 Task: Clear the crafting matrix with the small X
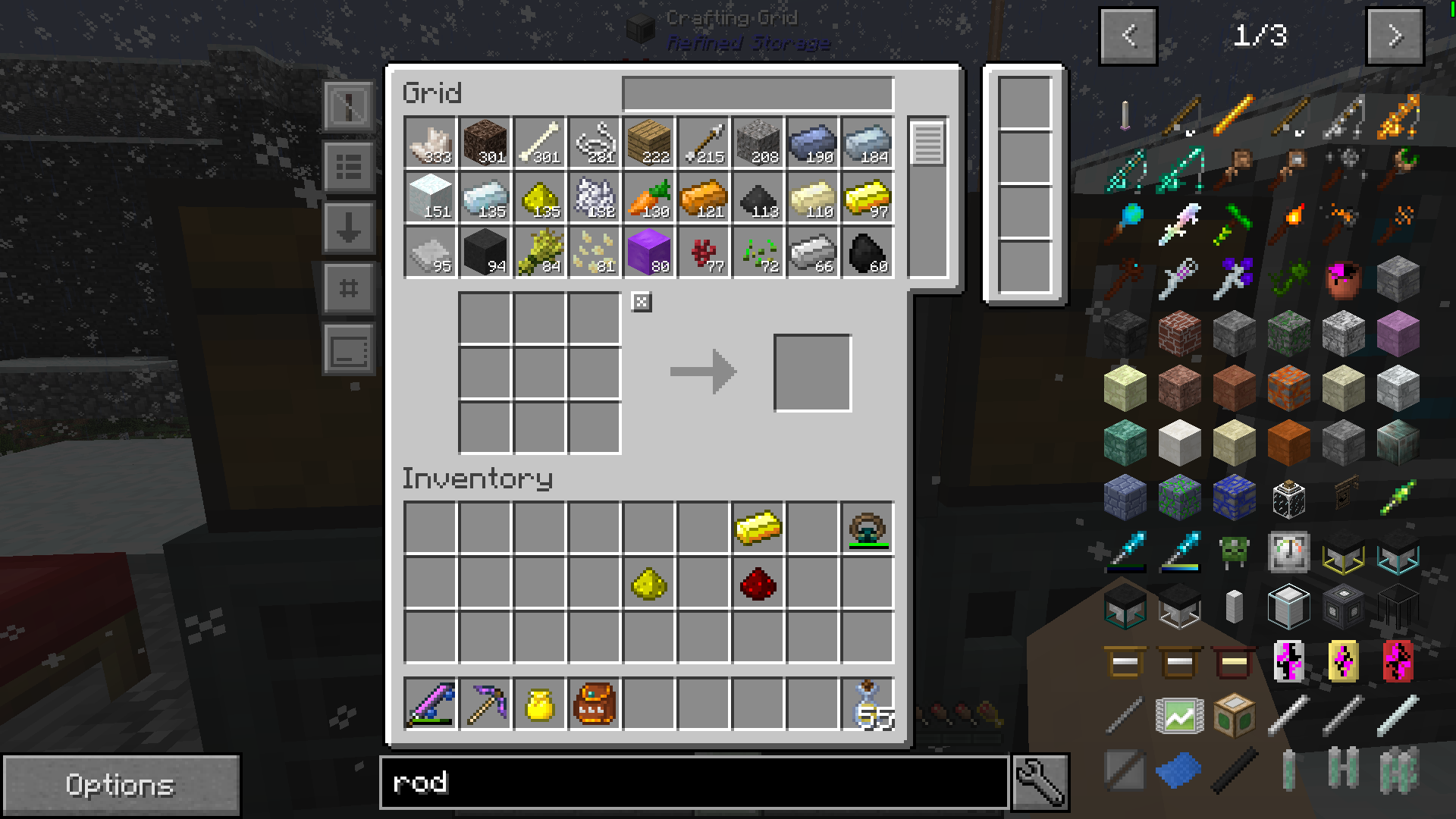(642, 303)
